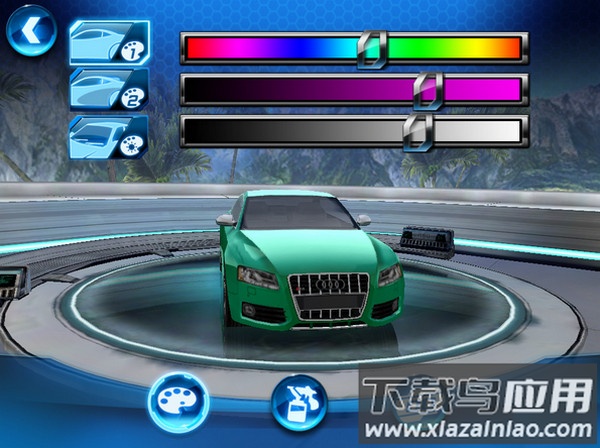This screenshot has width=600, height=448.
Task: Set the grayscale brightness slider
Action: coord(354,131)
